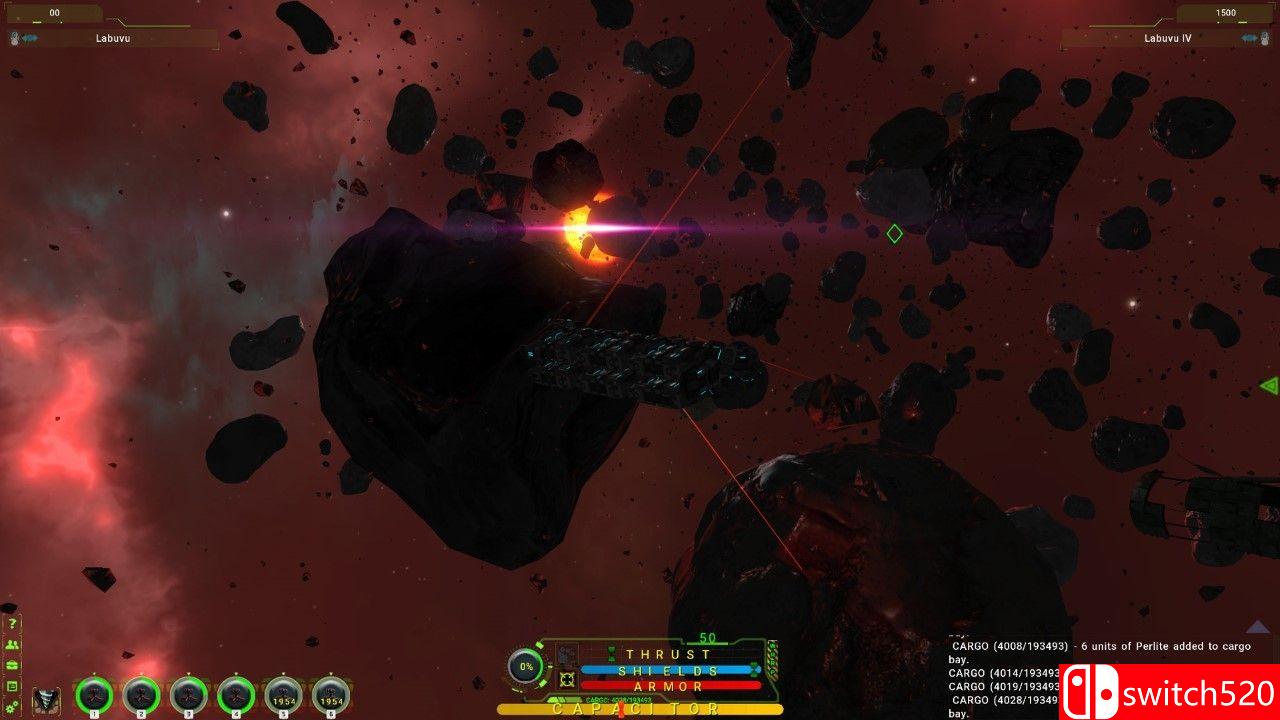Screen dimensions: 1280x720
Task: Expand the cargo message log arrow
Action: (x=1257, y=627)
